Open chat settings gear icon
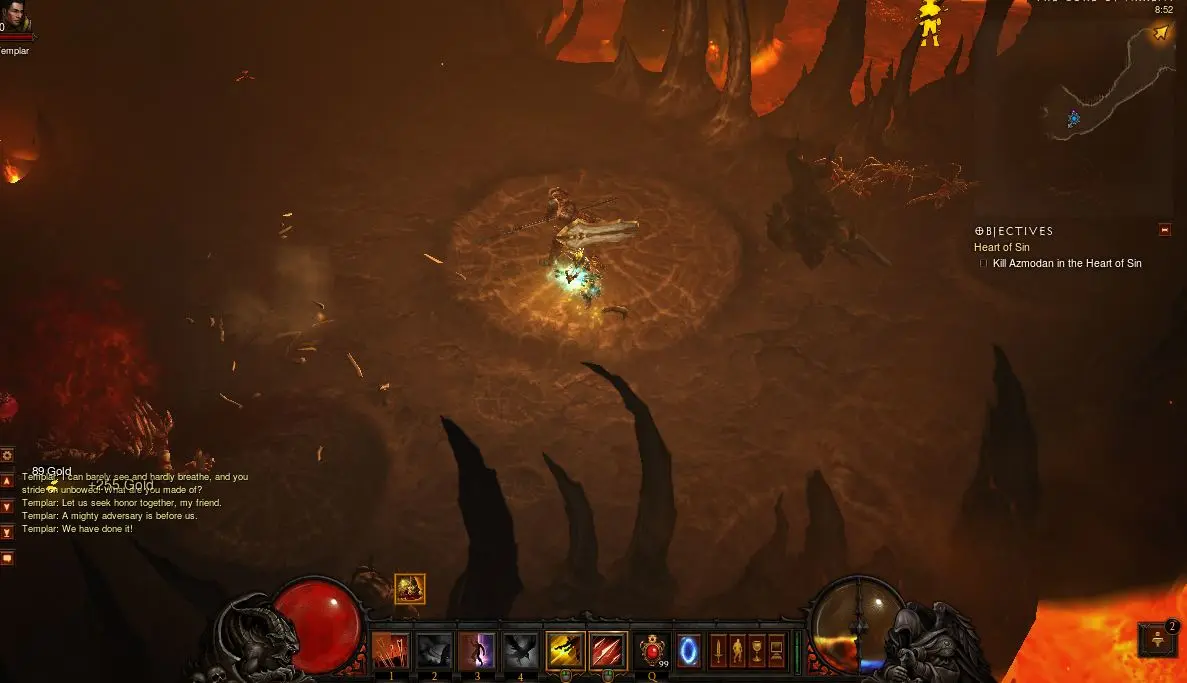1187x683 pixels. click(x=7, y=455)
